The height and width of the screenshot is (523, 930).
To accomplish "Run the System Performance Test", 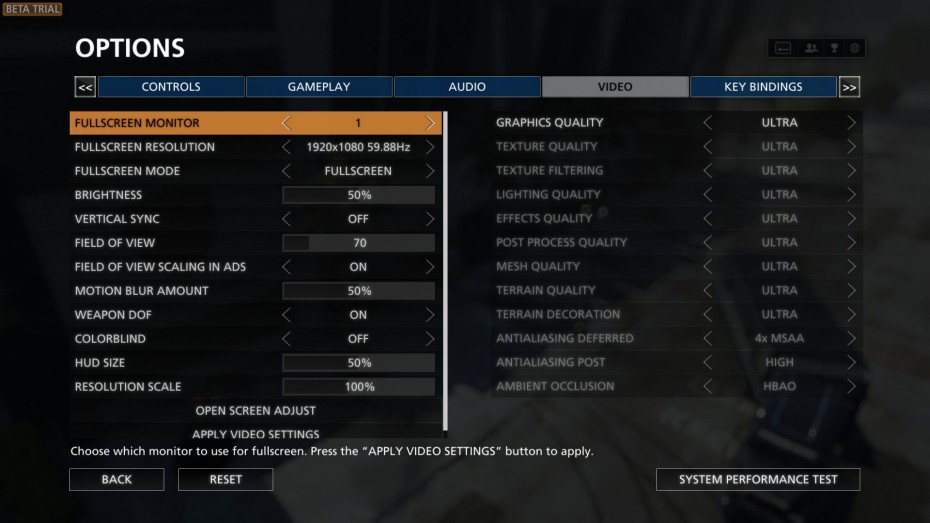I will point(758,480).
